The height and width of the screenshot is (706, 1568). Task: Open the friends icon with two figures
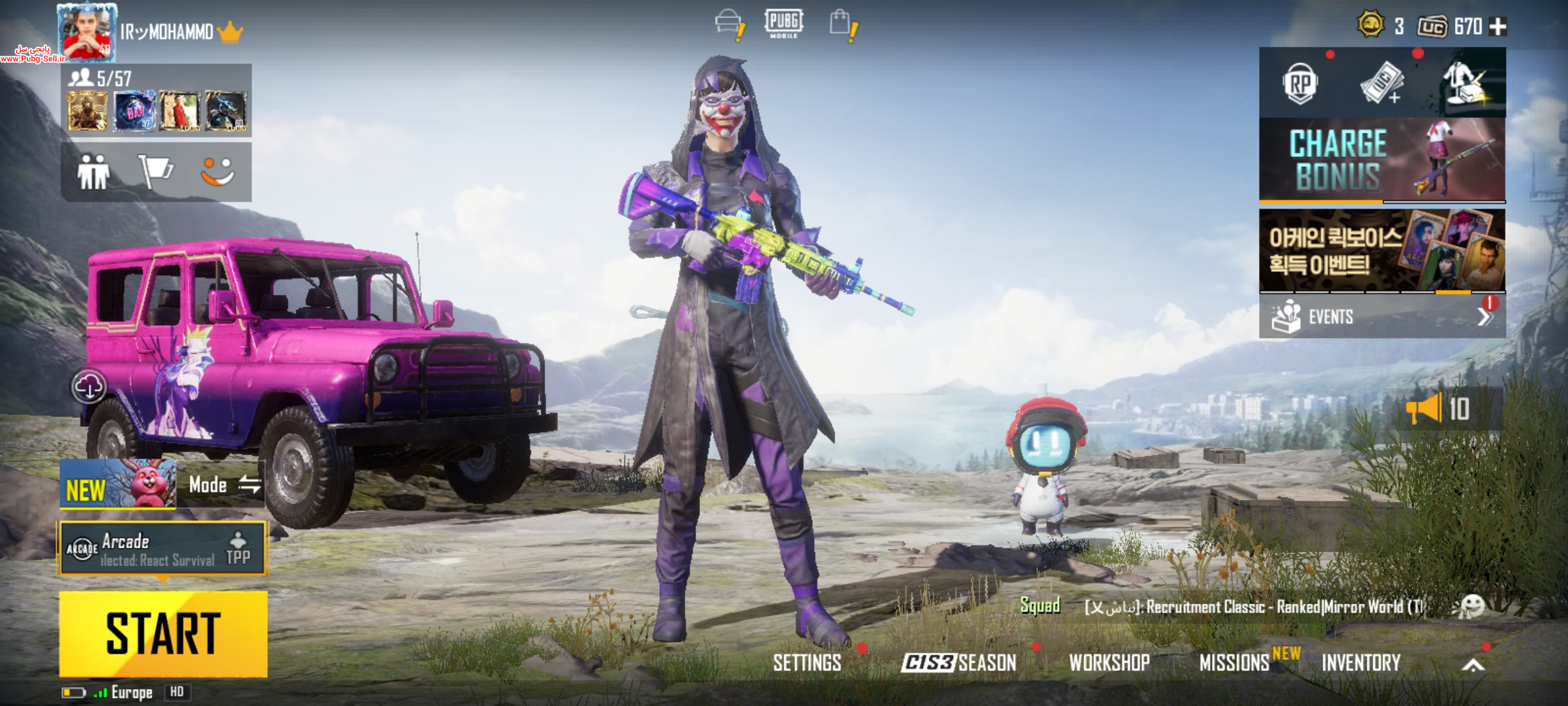pos(93,172)
